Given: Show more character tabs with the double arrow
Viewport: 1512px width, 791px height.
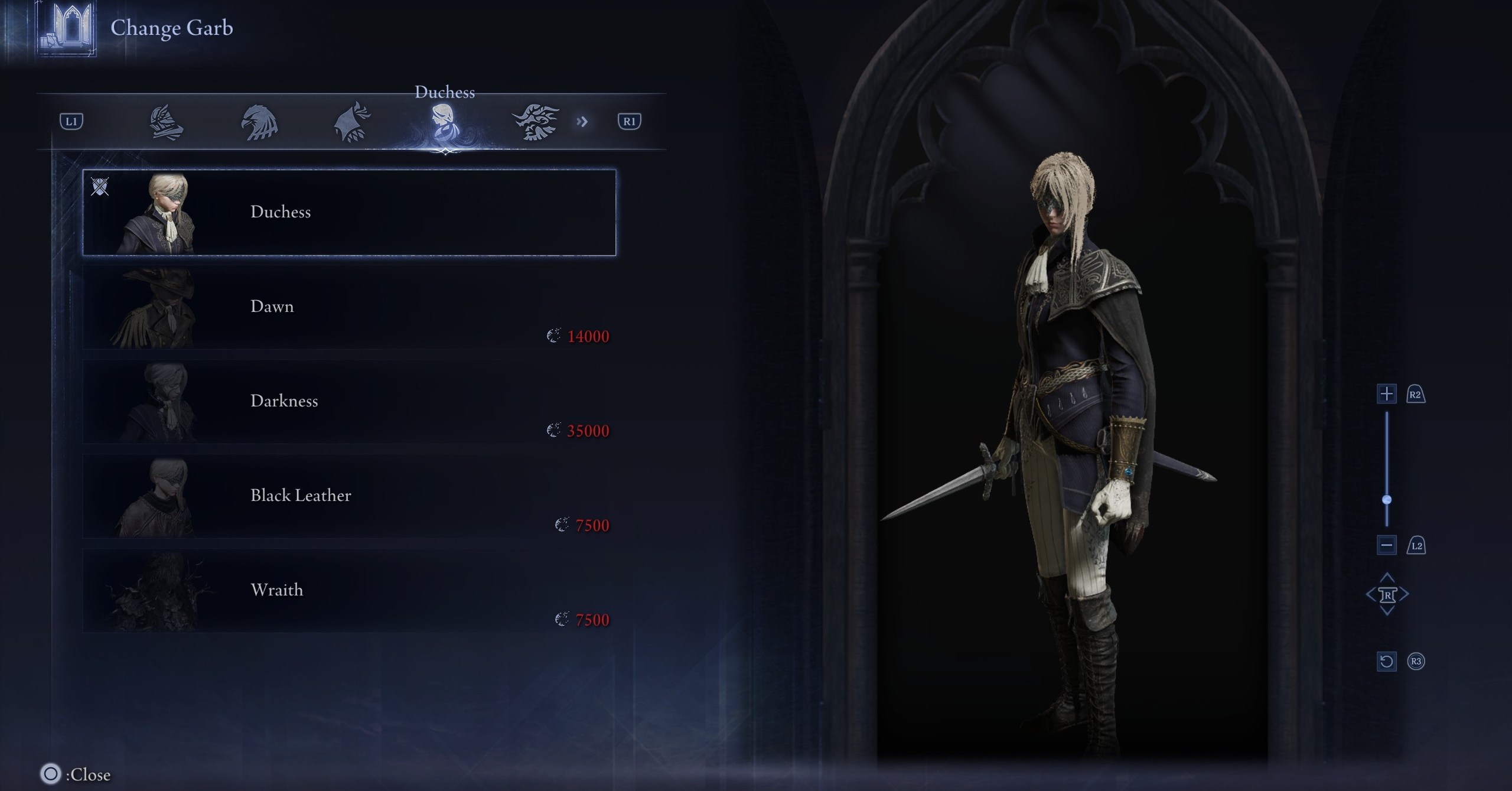Looking at the screenshot, I should [x=582, y=122].
